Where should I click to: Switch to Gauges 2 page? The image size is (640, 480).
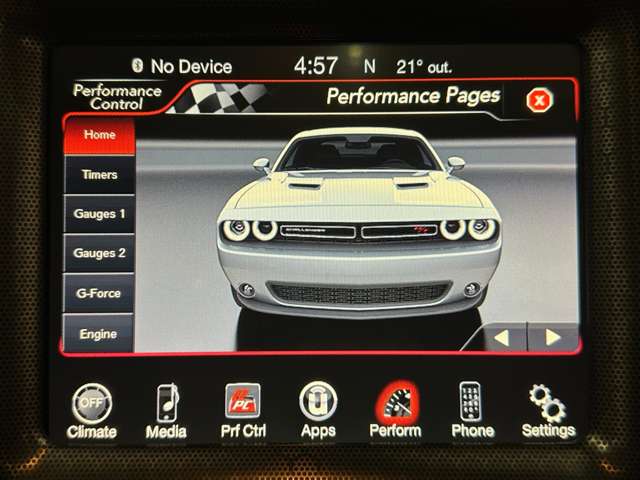click(x=99, y=254)
